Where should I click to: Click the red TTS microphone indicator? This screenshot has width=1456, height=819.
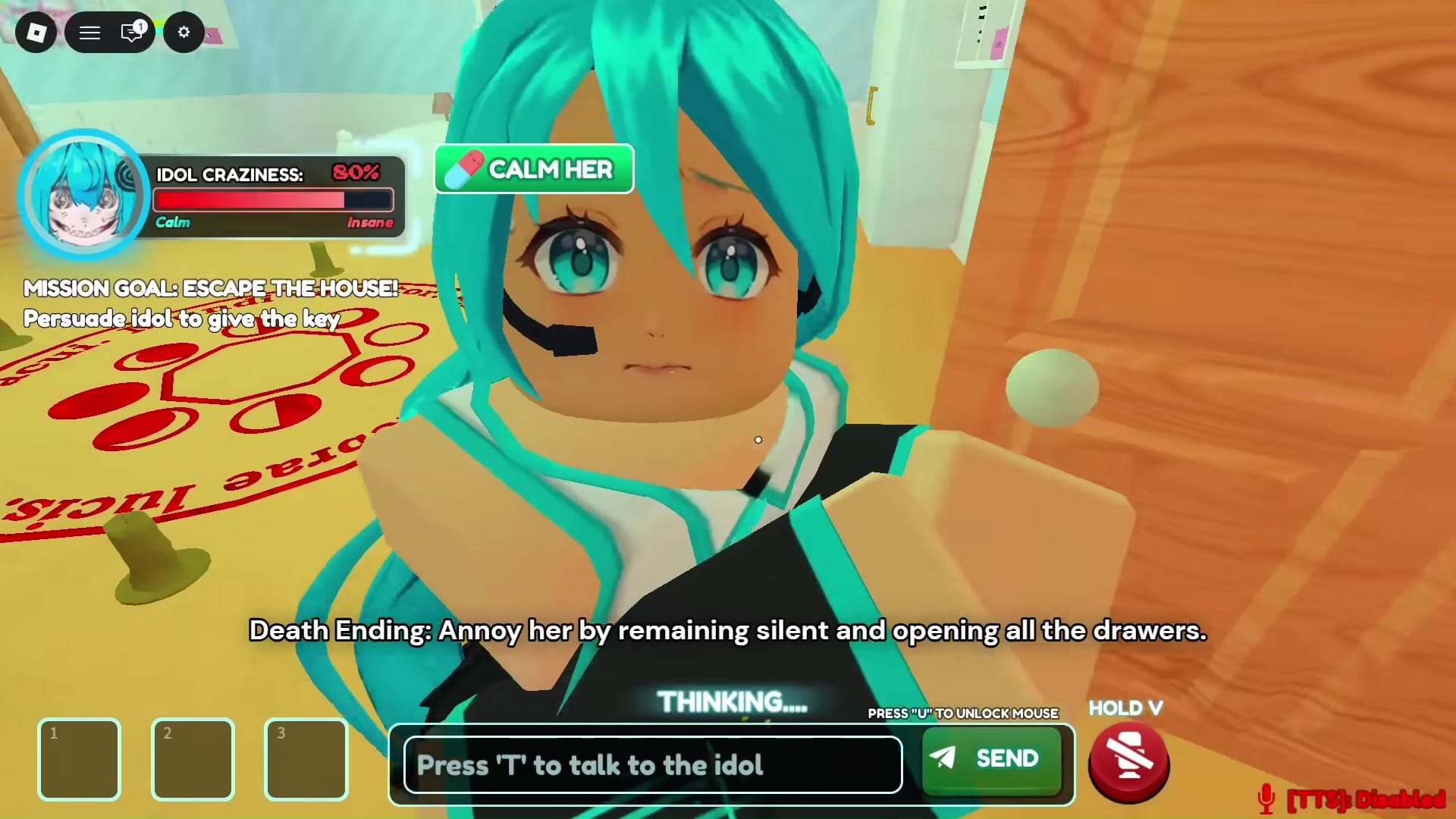point(1266,798)
